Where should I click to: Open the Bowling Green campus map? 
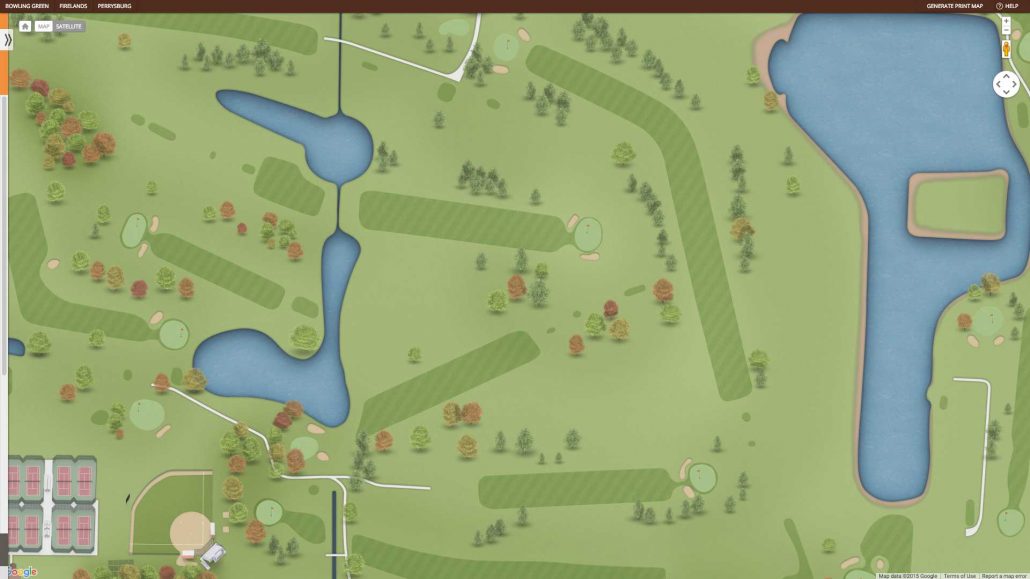tap(27, 6)
